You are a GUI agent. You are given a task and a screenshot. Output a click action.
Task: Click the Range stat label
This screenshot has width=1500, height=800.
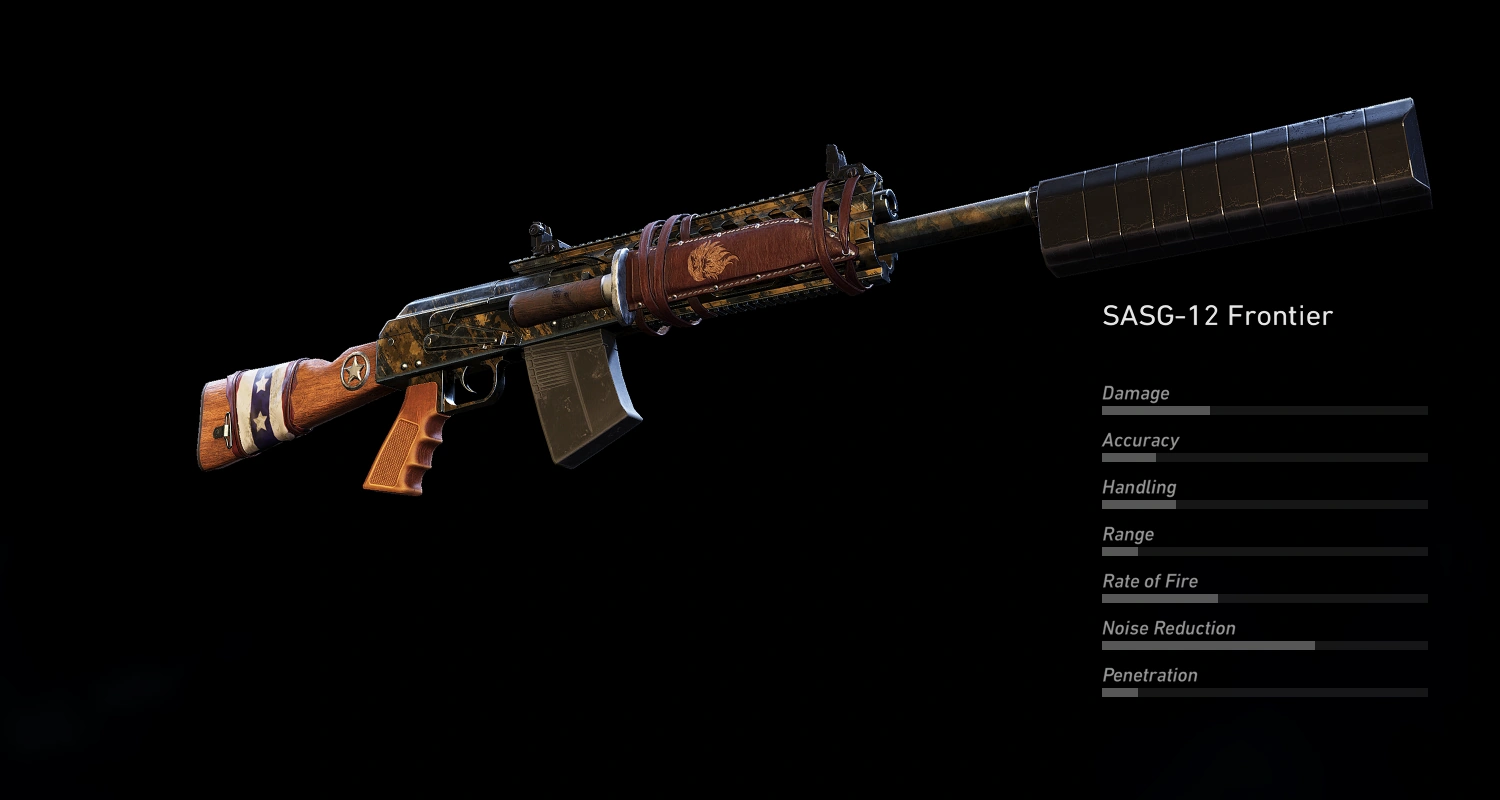click(x=1129, y=534)
